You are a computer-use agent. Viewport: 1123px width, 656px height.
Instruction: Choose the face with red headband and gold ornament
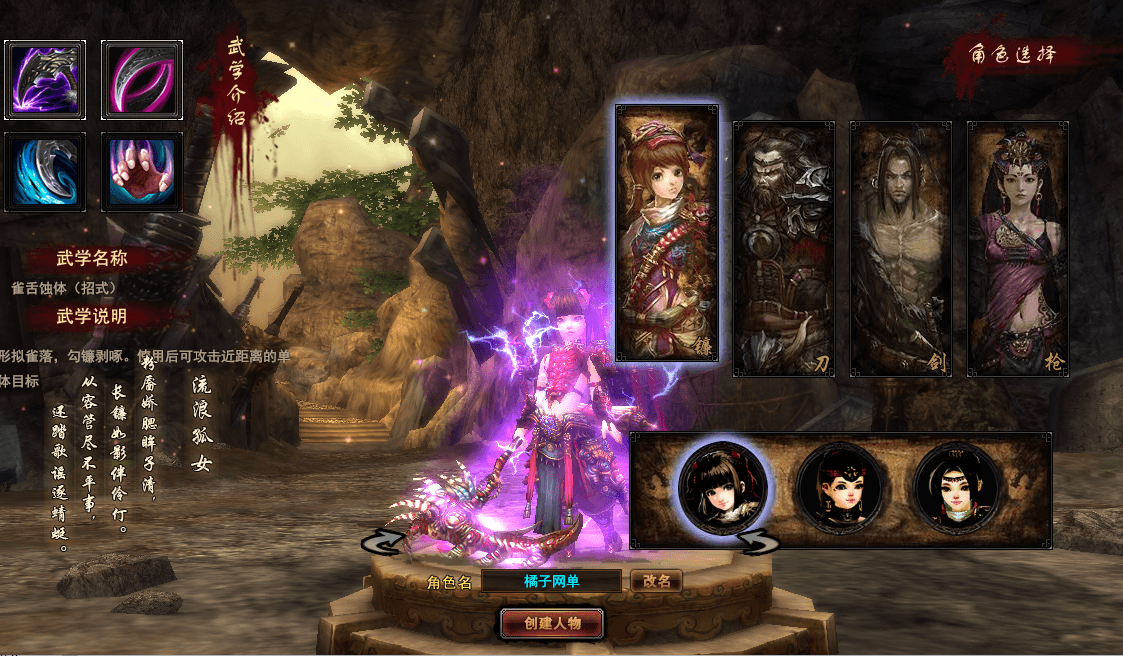click(840, 489)
